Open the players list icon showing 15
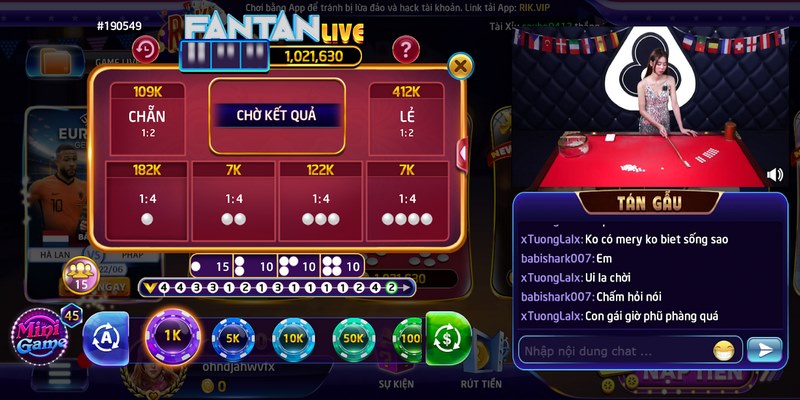 coord(79,274)
